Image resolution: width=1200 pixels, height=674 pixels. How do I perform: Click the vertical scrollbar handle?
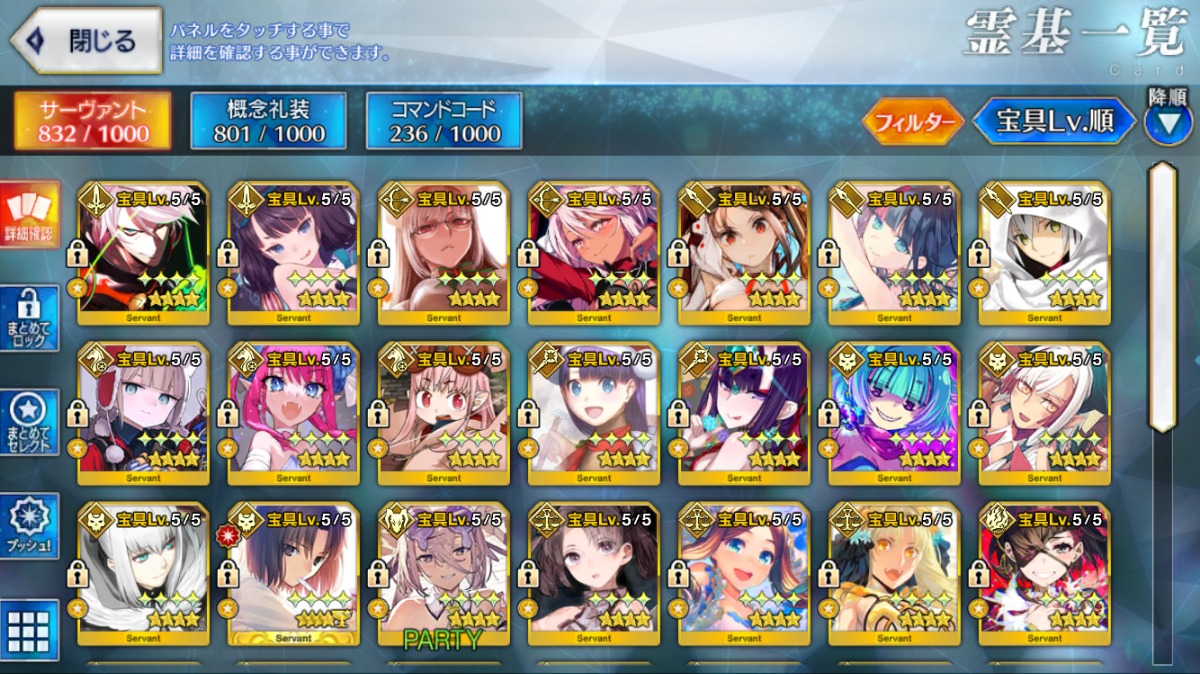(1162, 295)
